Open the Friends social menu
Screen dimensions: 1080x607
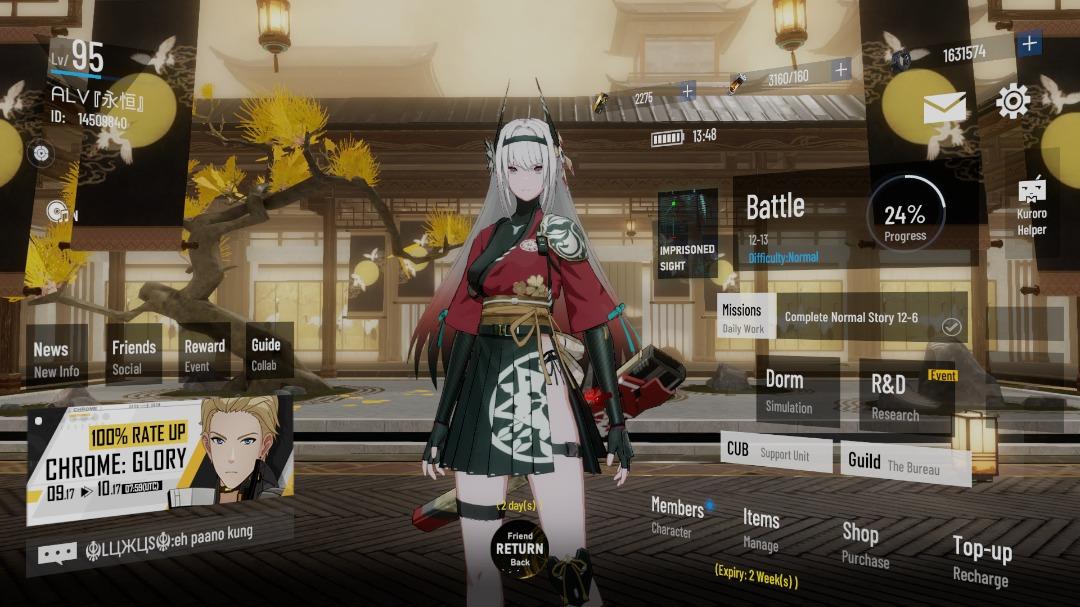click(133, 356)
